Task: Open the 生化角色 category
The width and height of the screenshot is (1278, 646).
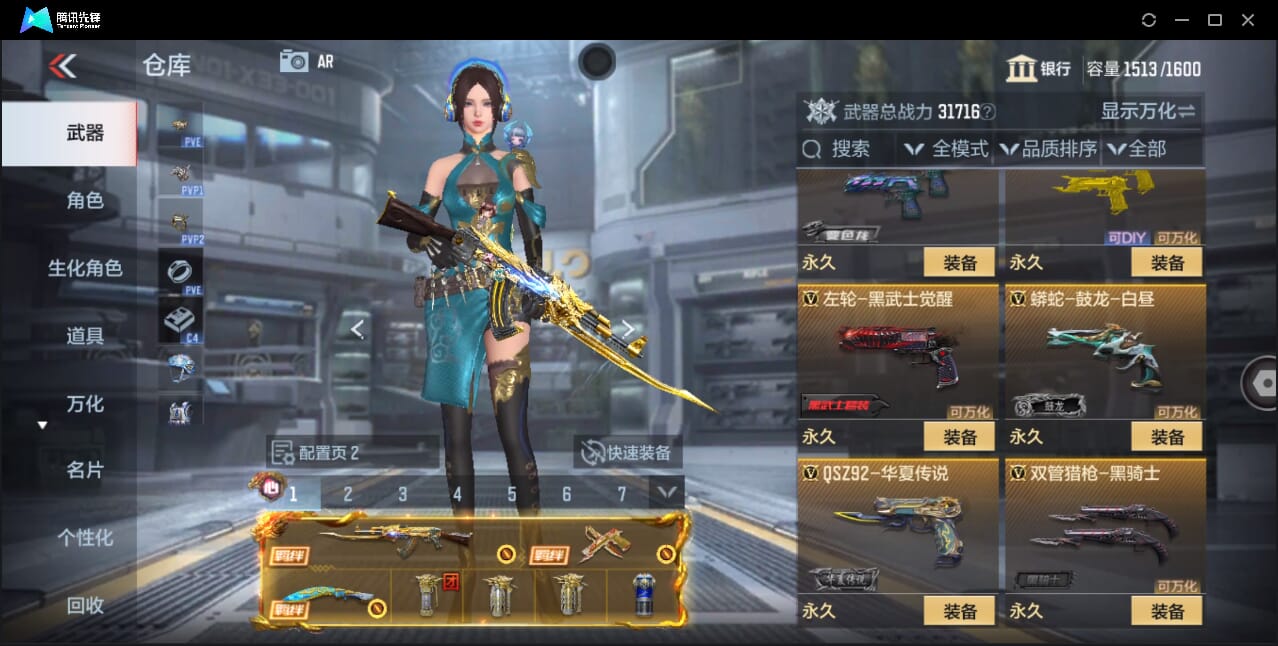Action: tap(85, 268)
